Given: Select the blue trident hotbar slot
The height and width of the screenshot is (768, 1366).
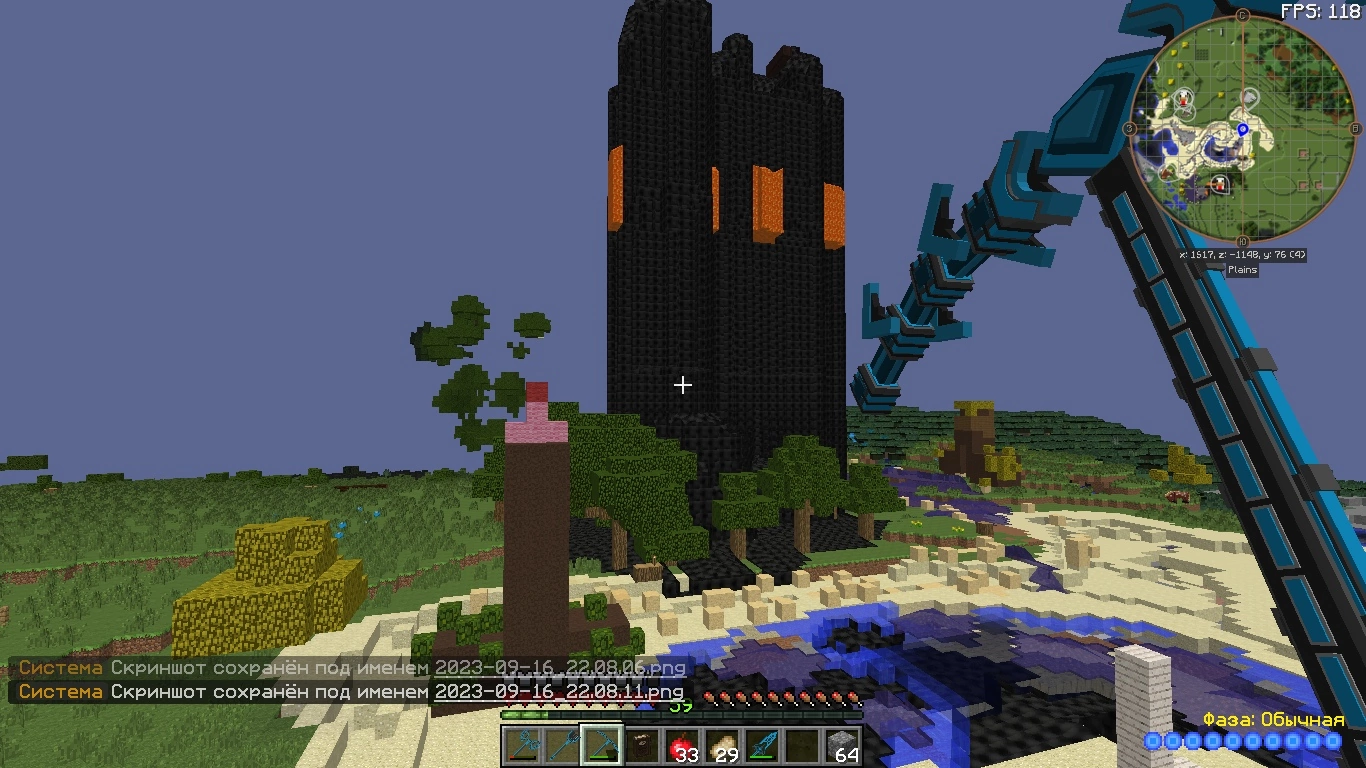Looking at the screenshot, I should [561, 745].
